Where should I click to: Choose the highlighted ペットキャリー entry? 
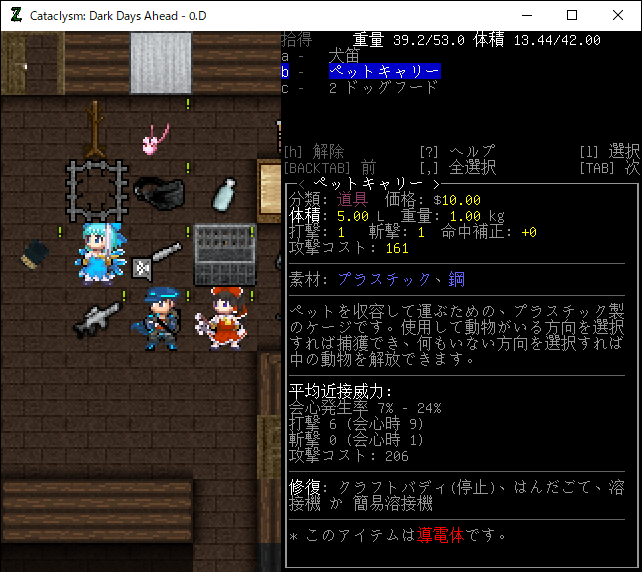(x=384, y=72)
